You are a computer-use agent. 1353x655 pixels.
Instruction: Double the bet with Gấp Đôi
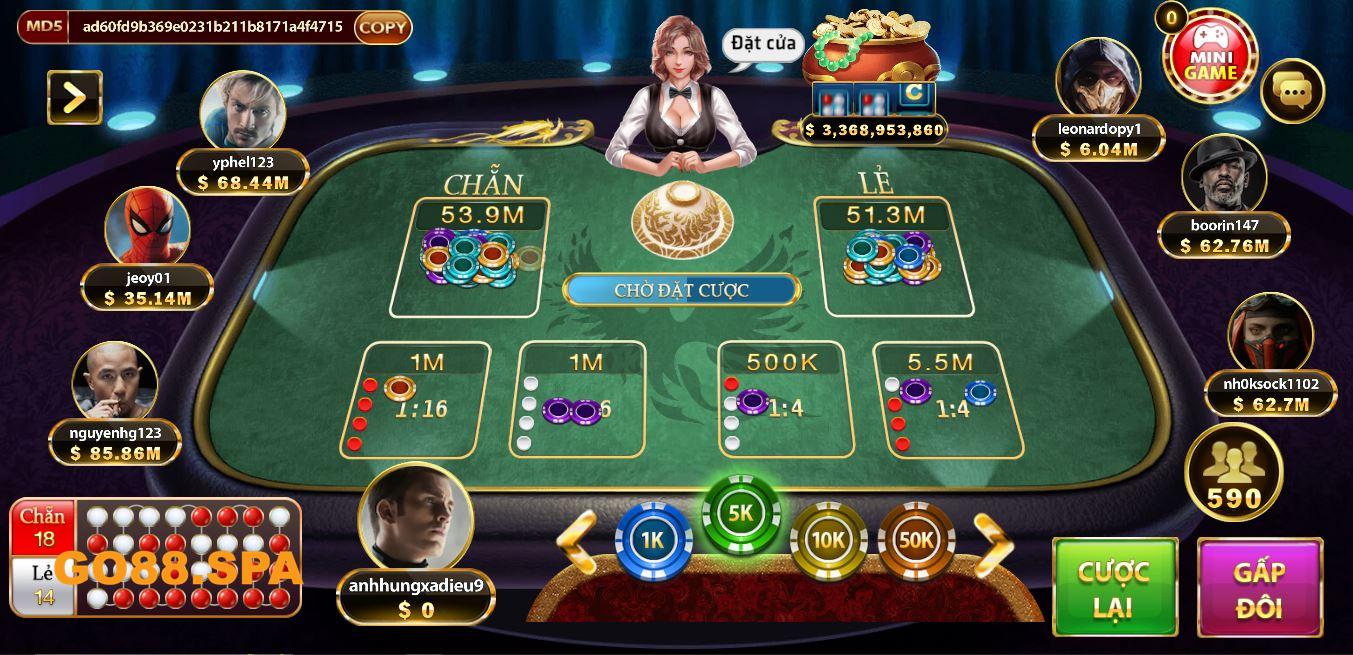(x=1259, y=587)
